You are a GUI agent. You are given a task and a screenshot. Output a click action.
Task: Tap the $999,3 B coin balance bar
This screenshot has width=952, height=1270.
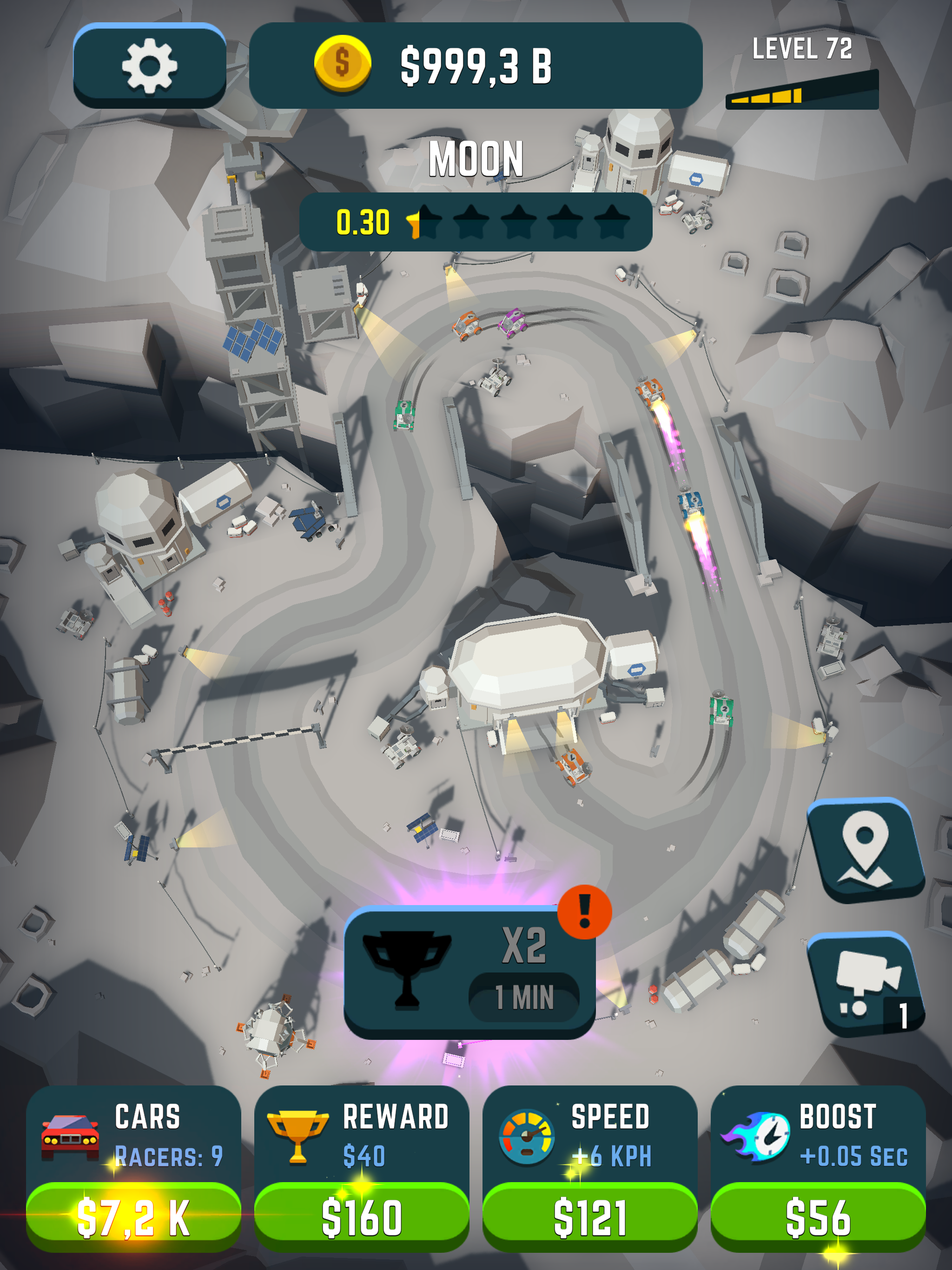[x=476, y=66]
